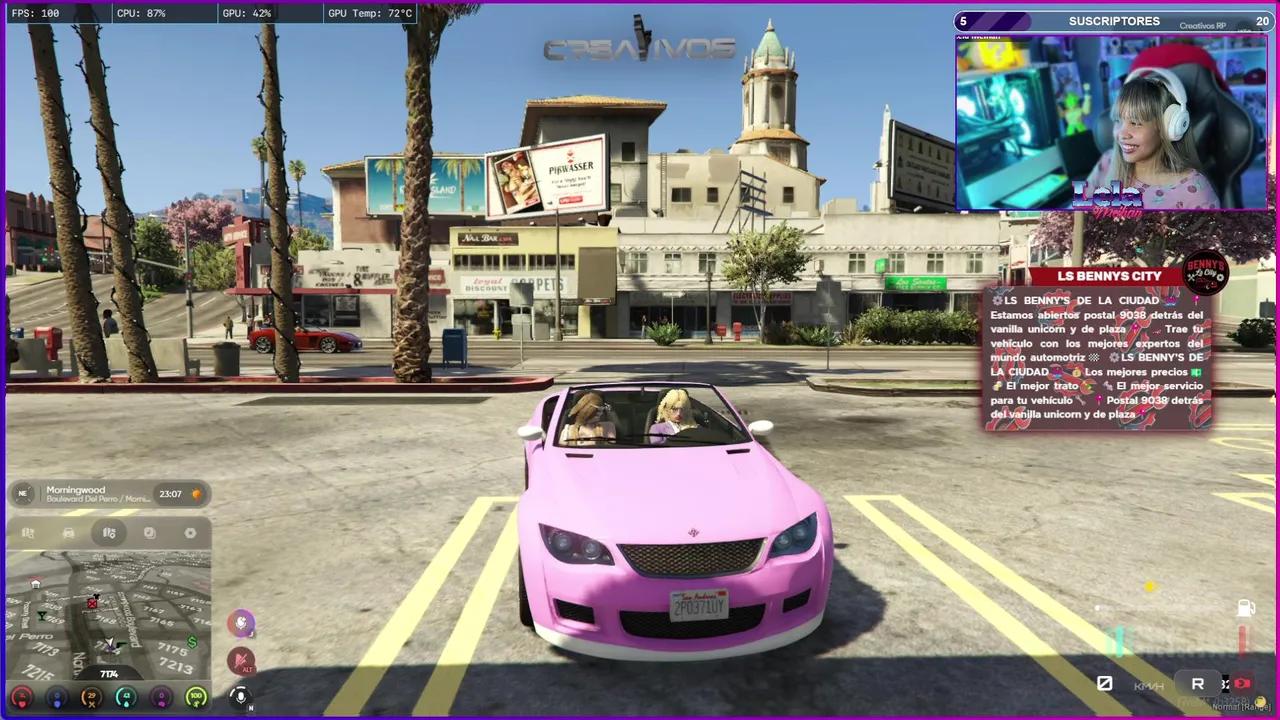Screen dimensions: 1280x720
Task: Click the Creativos RP label
Action: 1202,25
